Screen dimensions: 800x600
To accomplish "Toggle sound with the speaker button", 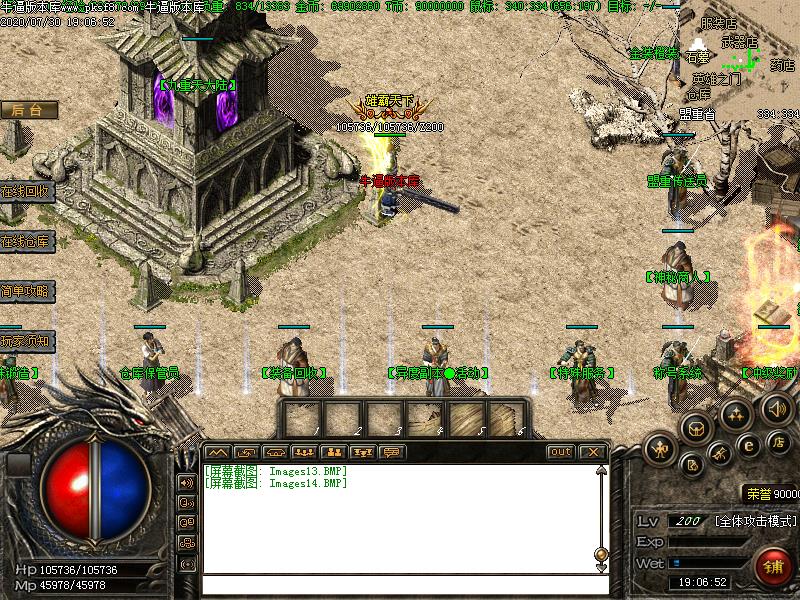I will [x=776, y=408].
